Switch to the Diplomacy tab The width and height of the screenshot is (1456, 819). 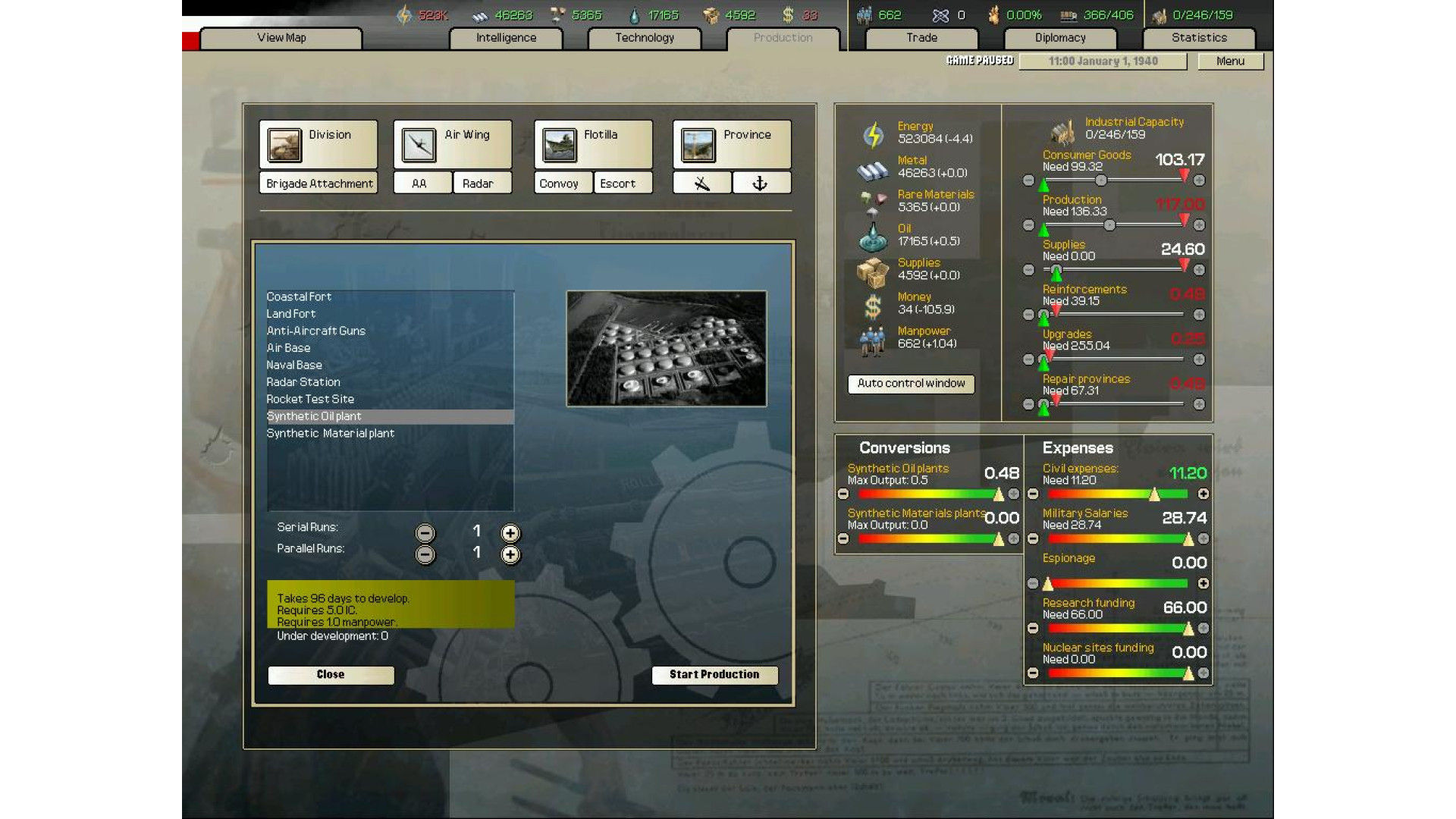pos(1060,38)
